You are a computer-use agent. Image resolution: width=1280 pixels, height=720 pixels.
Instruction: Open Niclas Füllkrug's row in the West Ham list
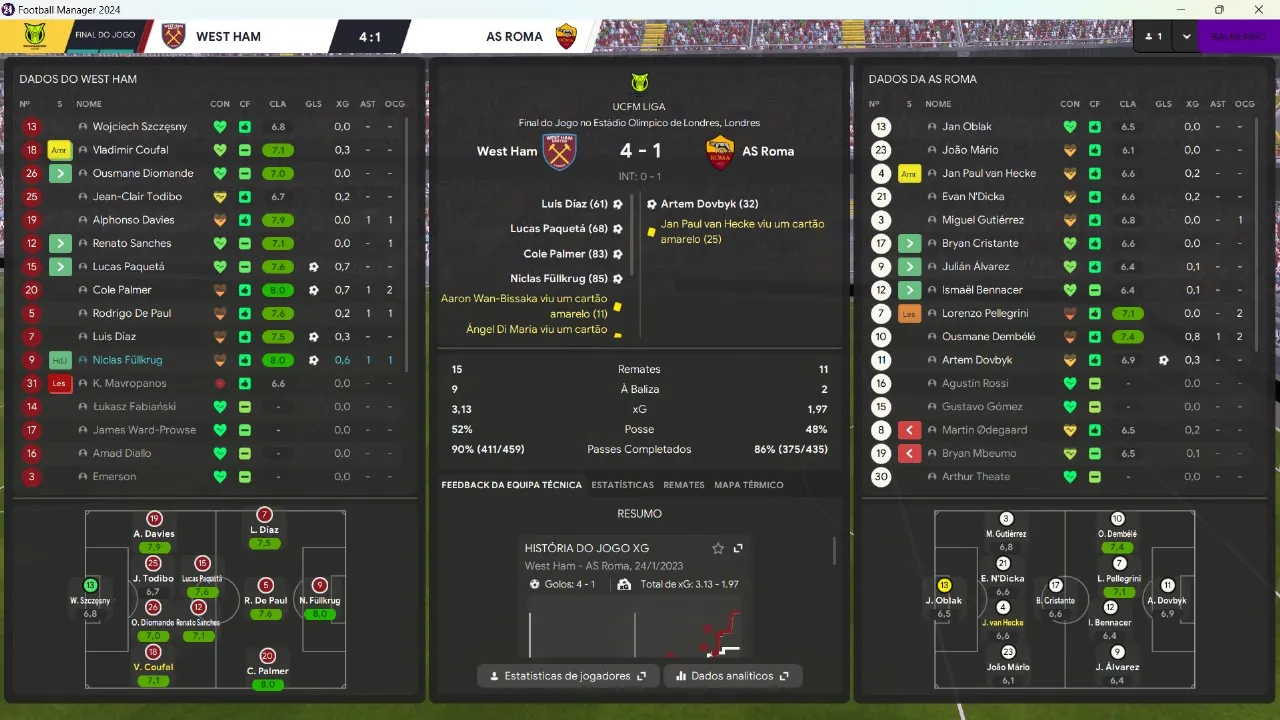pyautogui.click(x=127, y=360)
